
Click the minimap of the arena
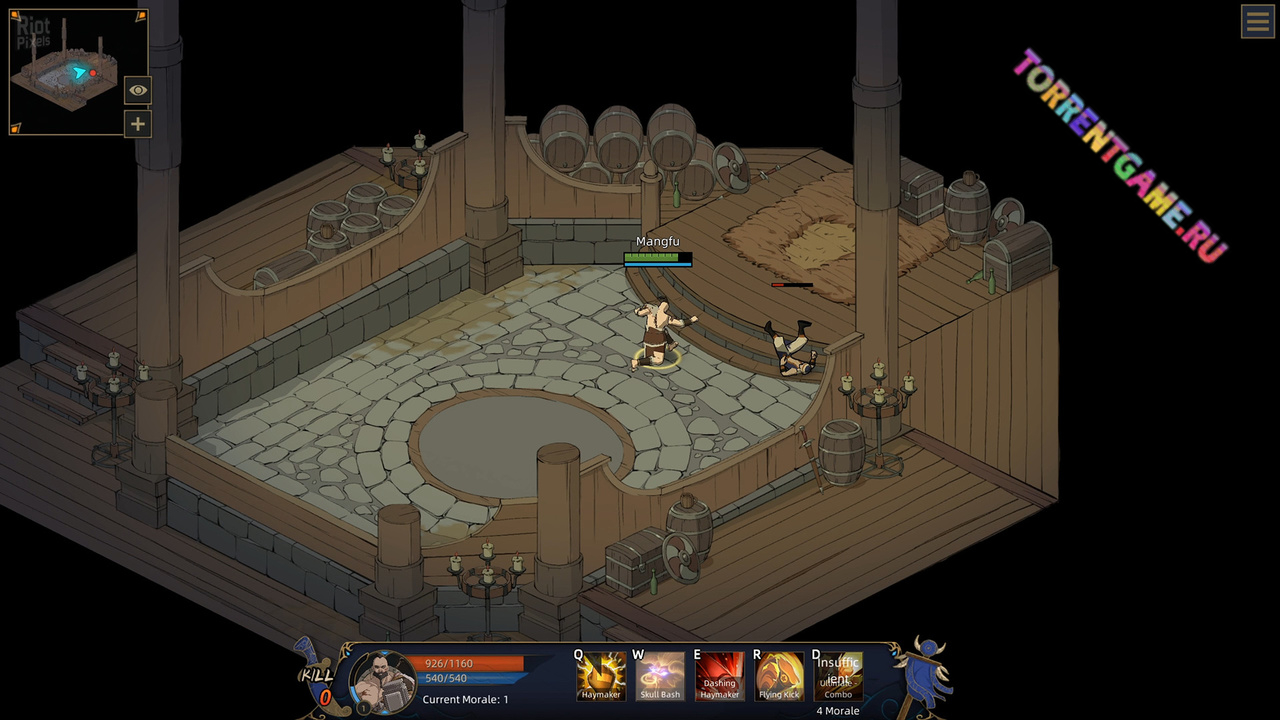tap(68, 72)
